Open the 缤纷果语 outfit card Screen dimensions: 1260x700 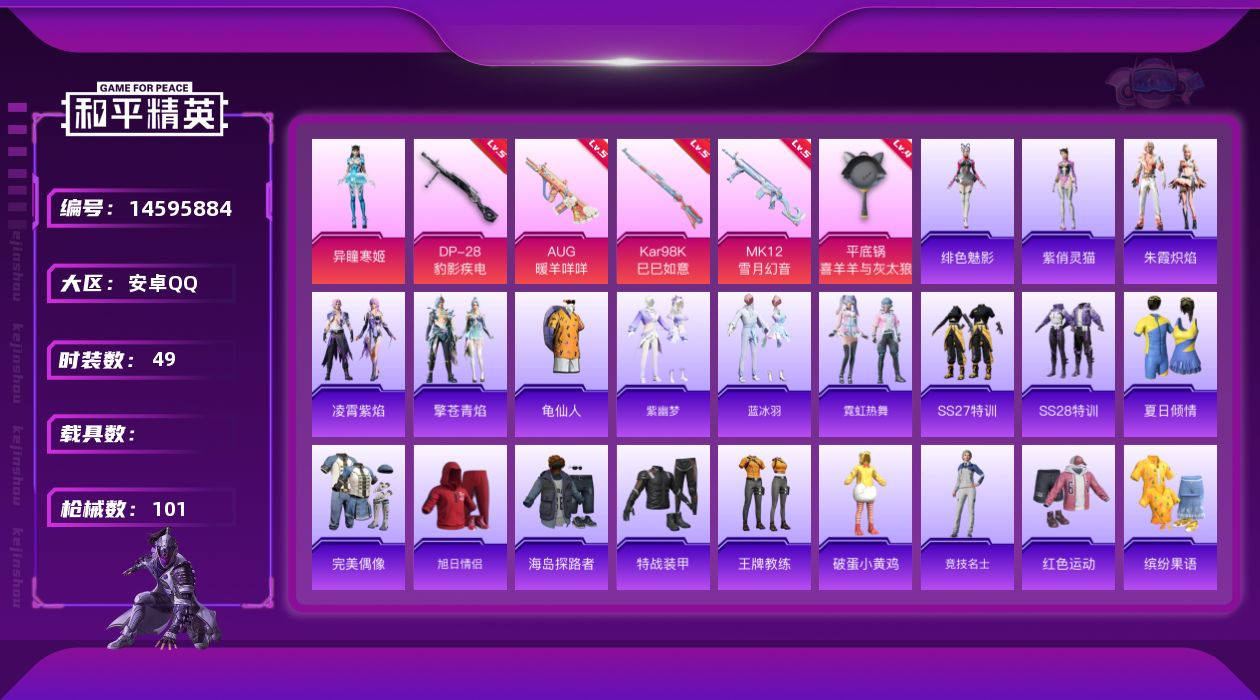(1170, 517)
